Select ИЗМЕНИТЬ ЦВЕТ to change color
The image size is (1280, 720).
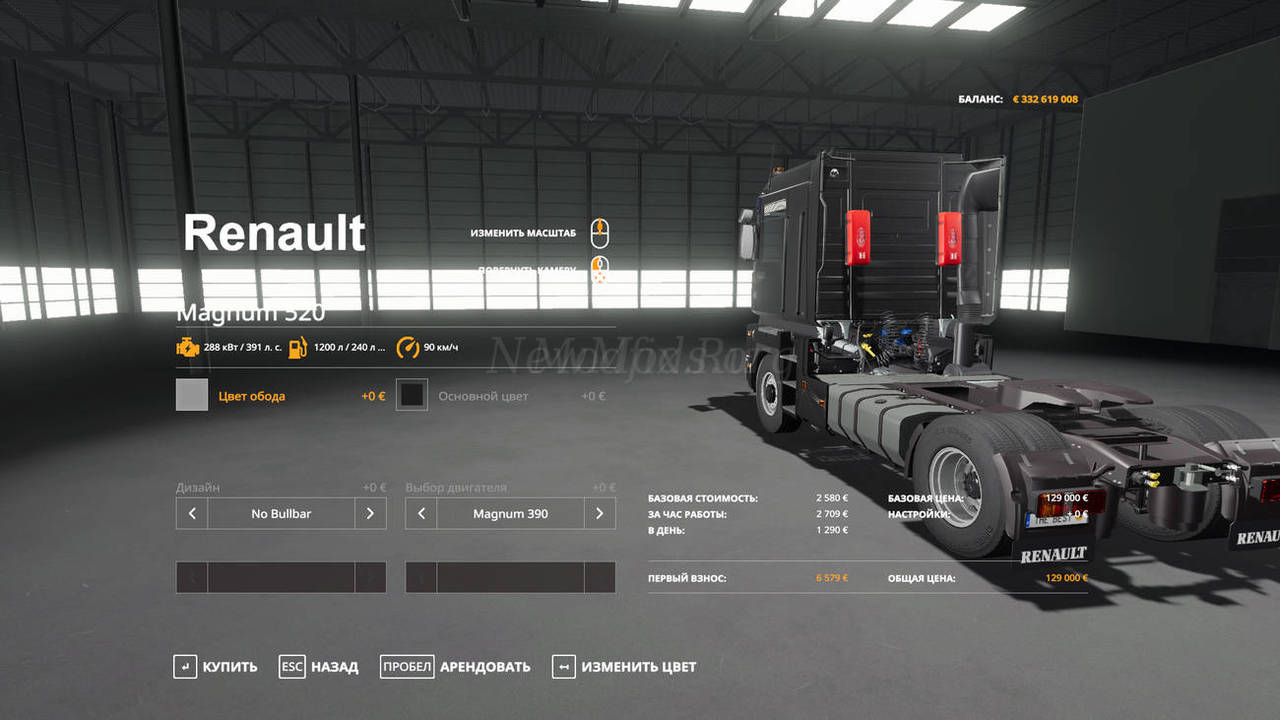(x=624, y=667)
